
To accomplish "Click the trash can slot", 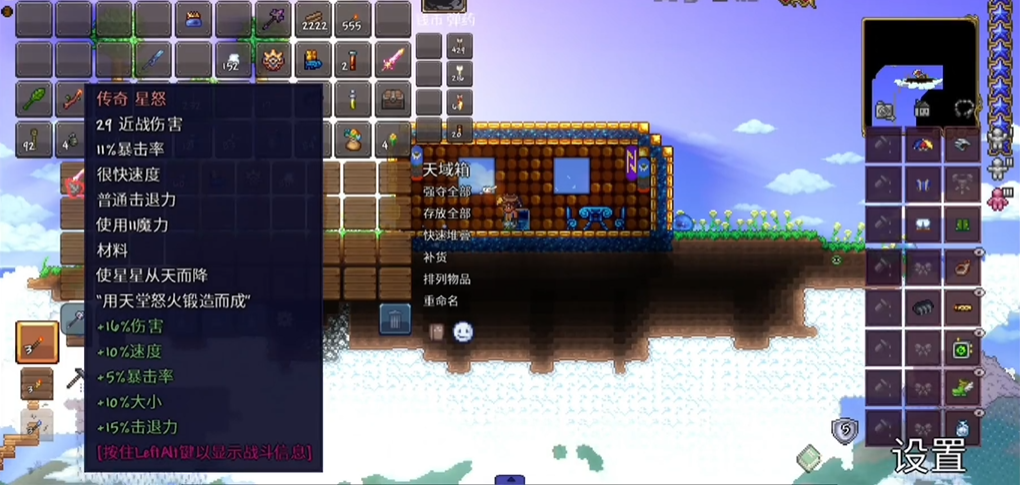I will tap(395, 320).
